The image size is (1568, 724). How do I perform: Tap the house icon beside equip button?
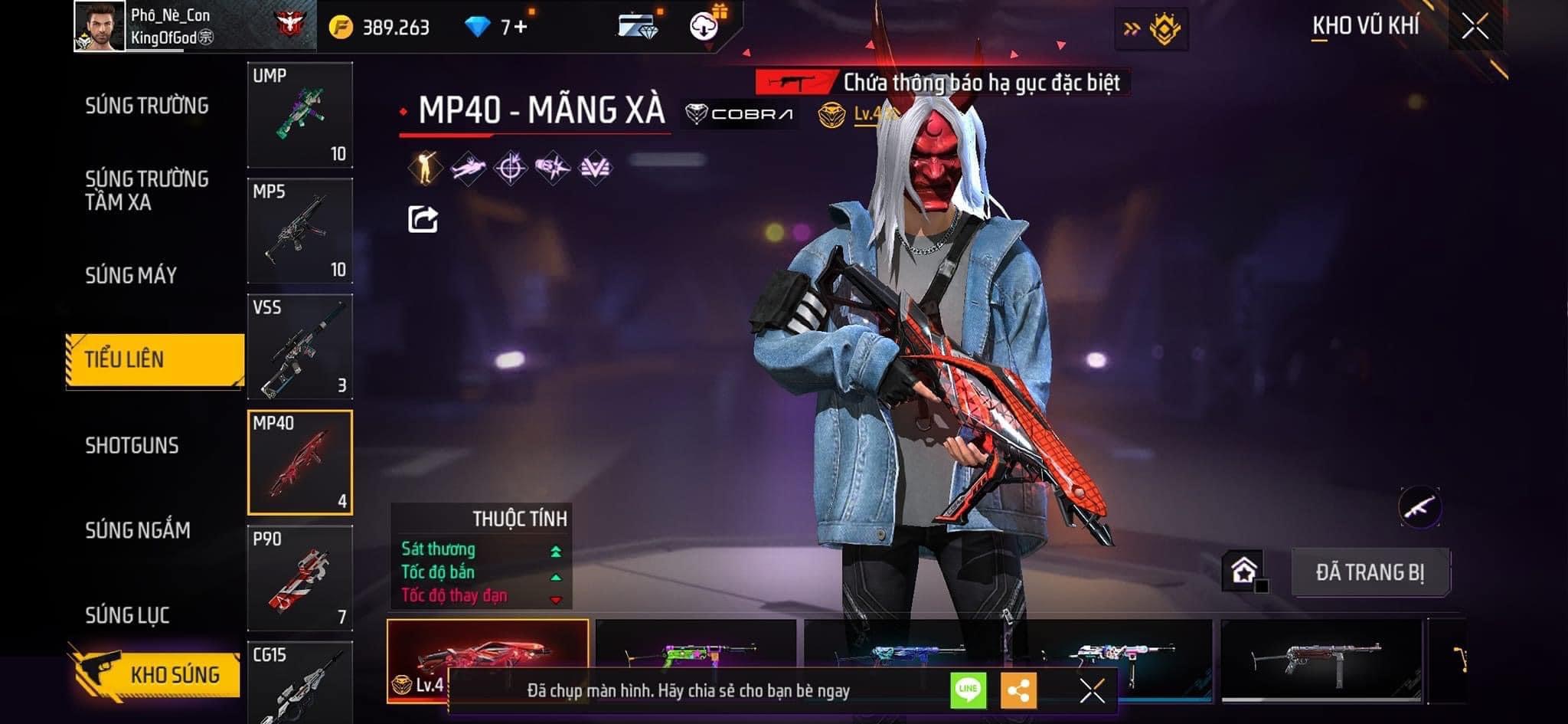pyautogui.click(x=1243, y=571)
